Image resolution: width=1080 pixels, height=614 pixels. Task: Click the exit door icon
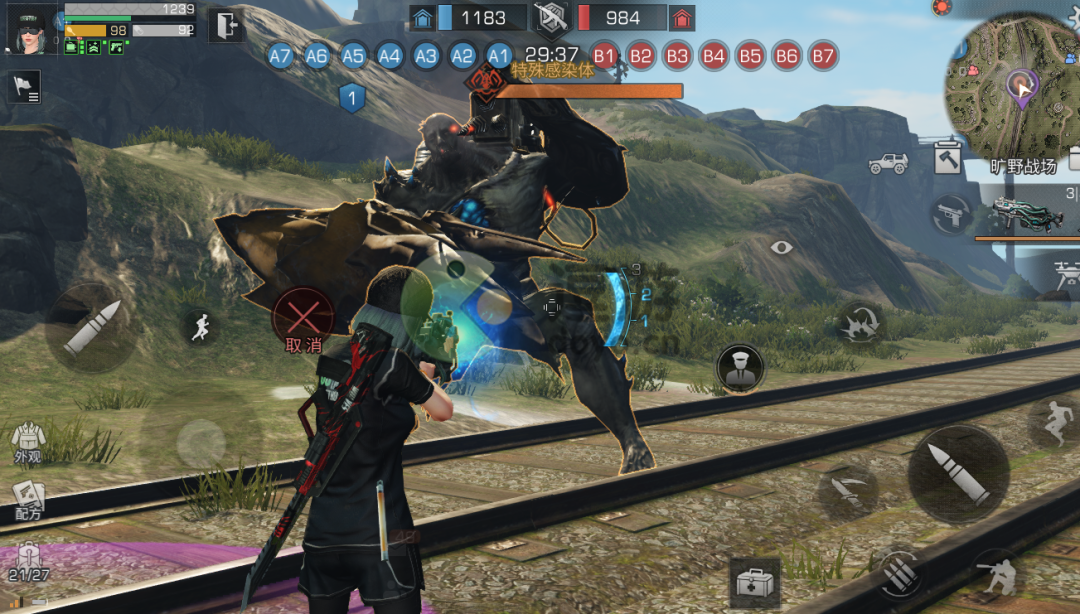pyautogui.click(x=225, y=24)
